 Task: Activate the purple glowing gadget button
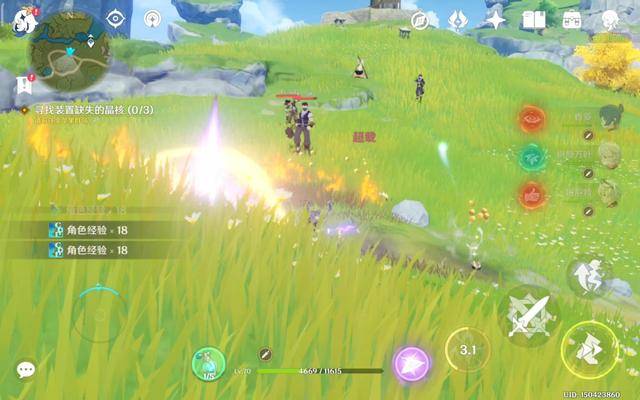411,363
